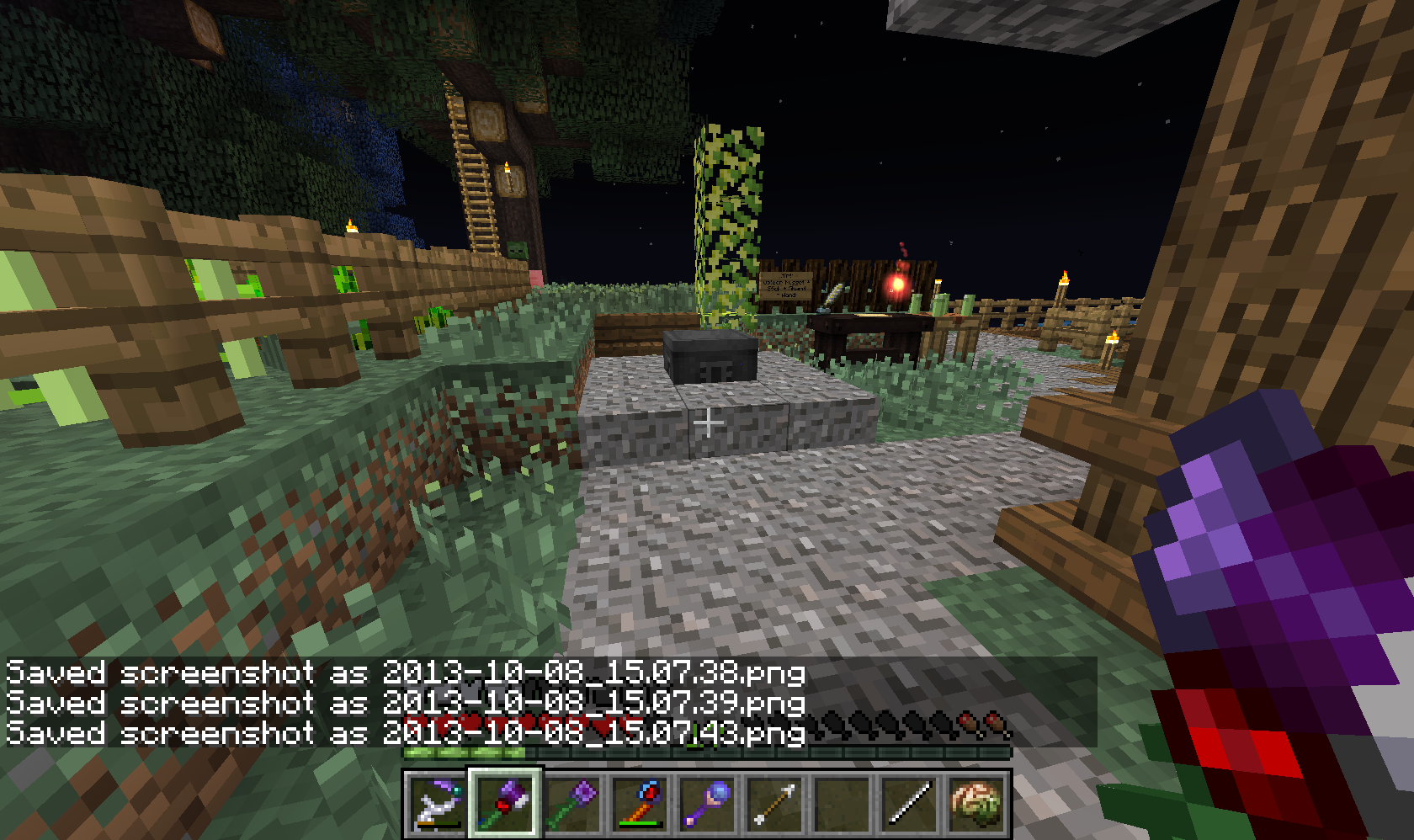
Task: Choose the purple gem staff with green stem
Action: tap(572, 804)
